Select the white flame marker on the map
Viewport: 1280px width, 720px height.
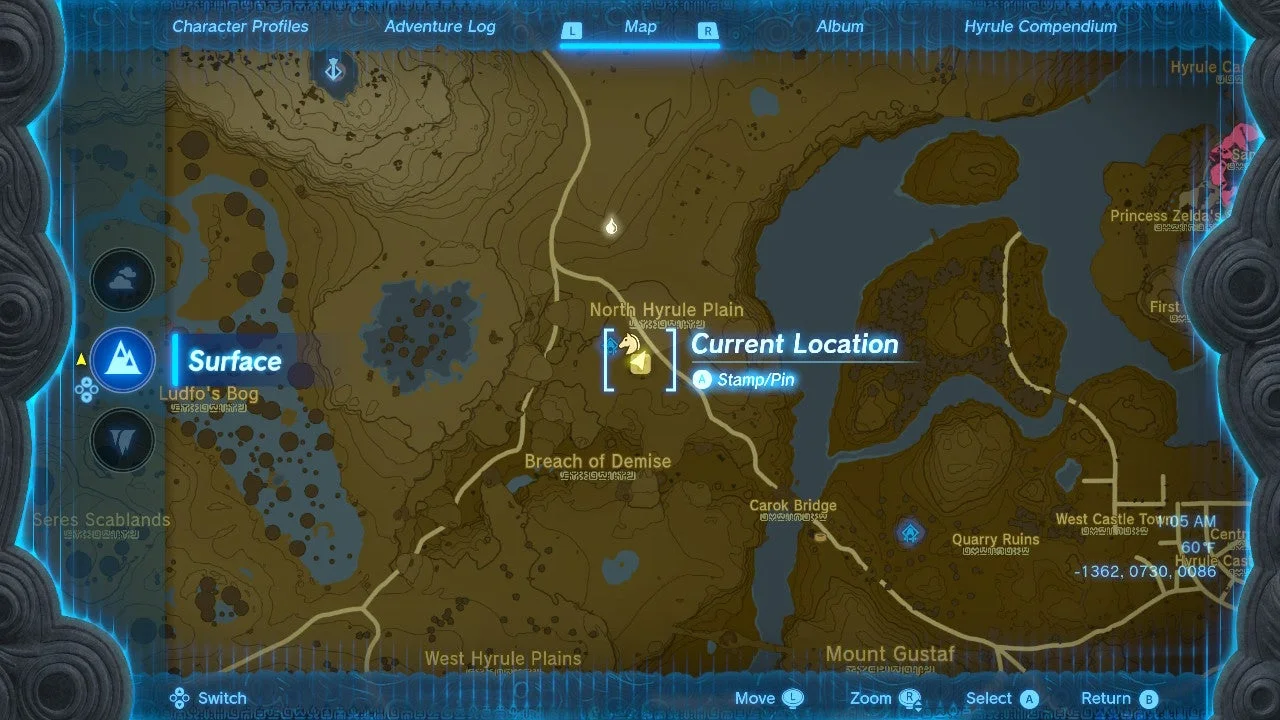coord(611,227)
